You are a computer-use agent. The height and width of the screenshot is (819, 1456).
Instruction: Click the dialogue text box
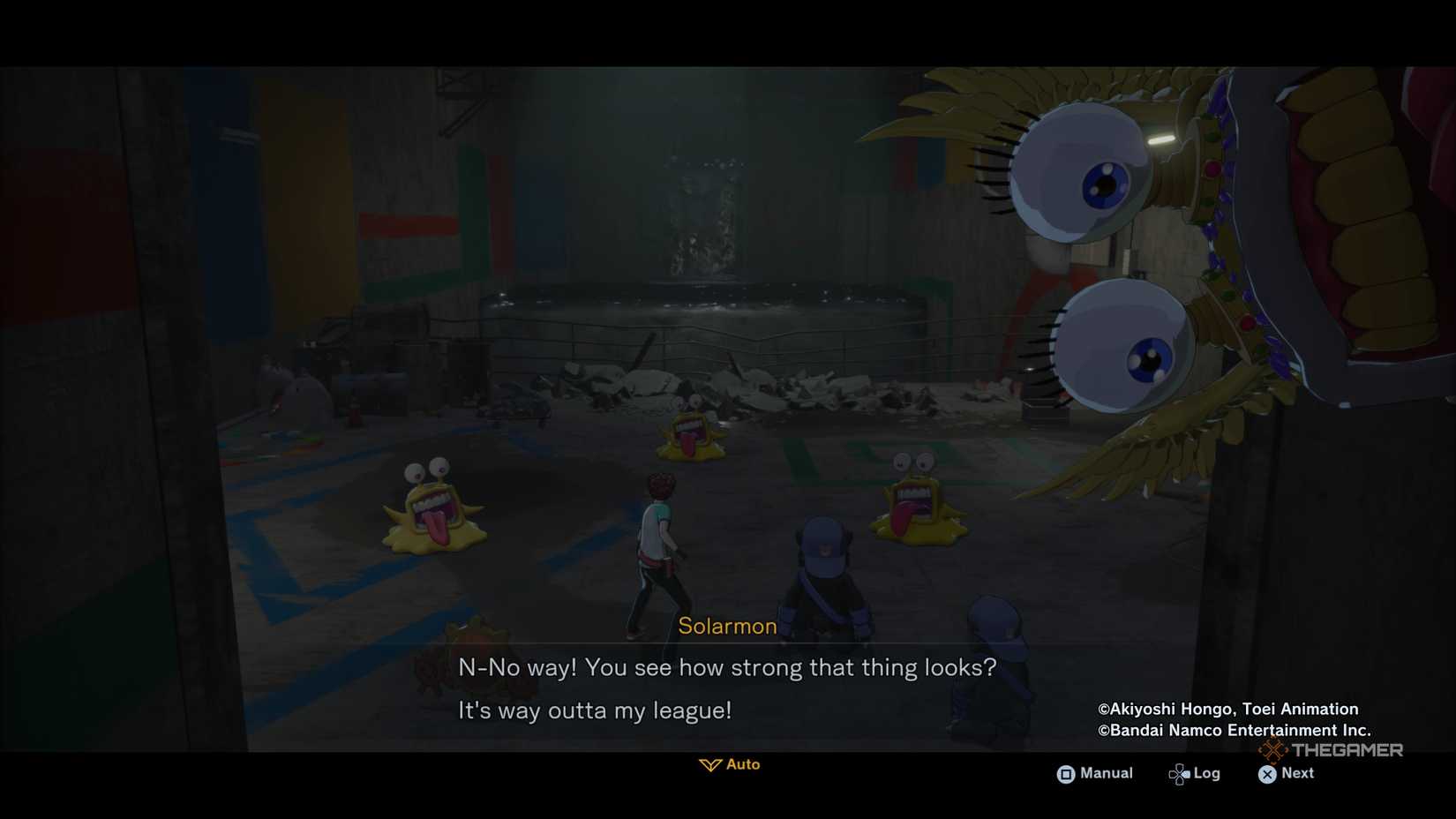[x=726, y=688]
